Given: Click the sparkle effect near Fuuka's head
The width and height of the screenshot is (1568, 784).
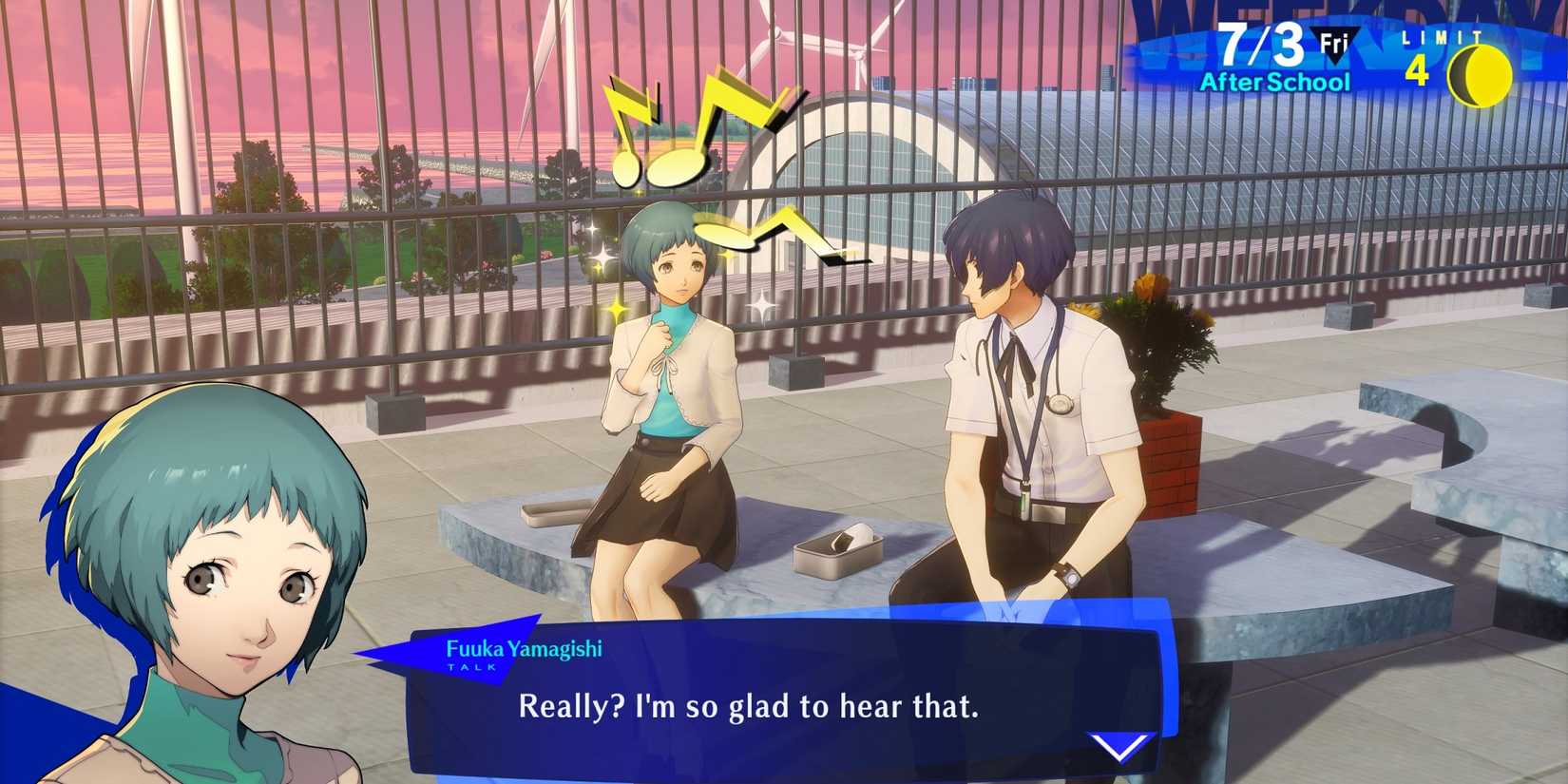Looking at the screenshot, I should click(604, 257).
